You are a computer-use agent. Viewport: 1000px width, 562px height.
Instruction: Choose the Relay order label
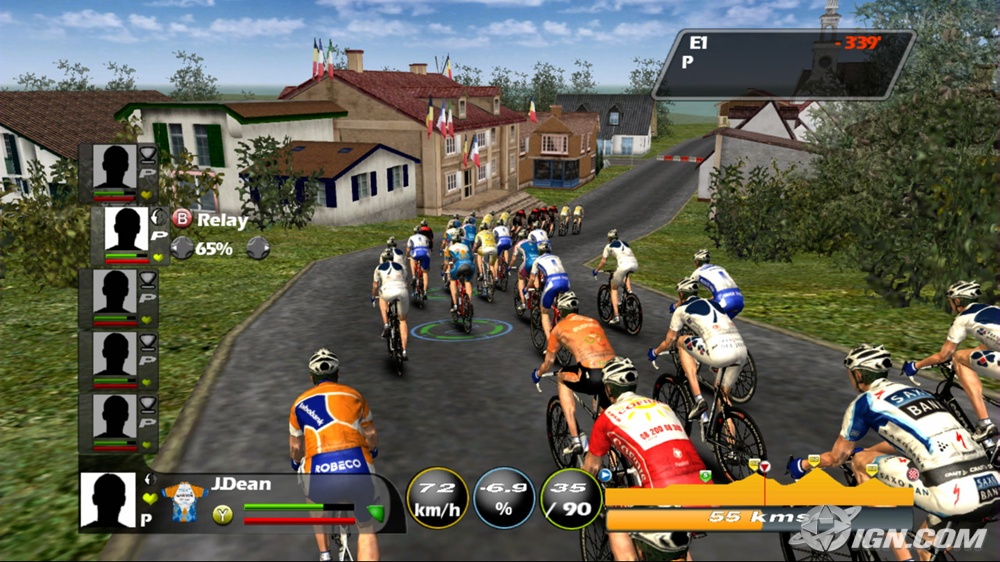tap(222, 220)
